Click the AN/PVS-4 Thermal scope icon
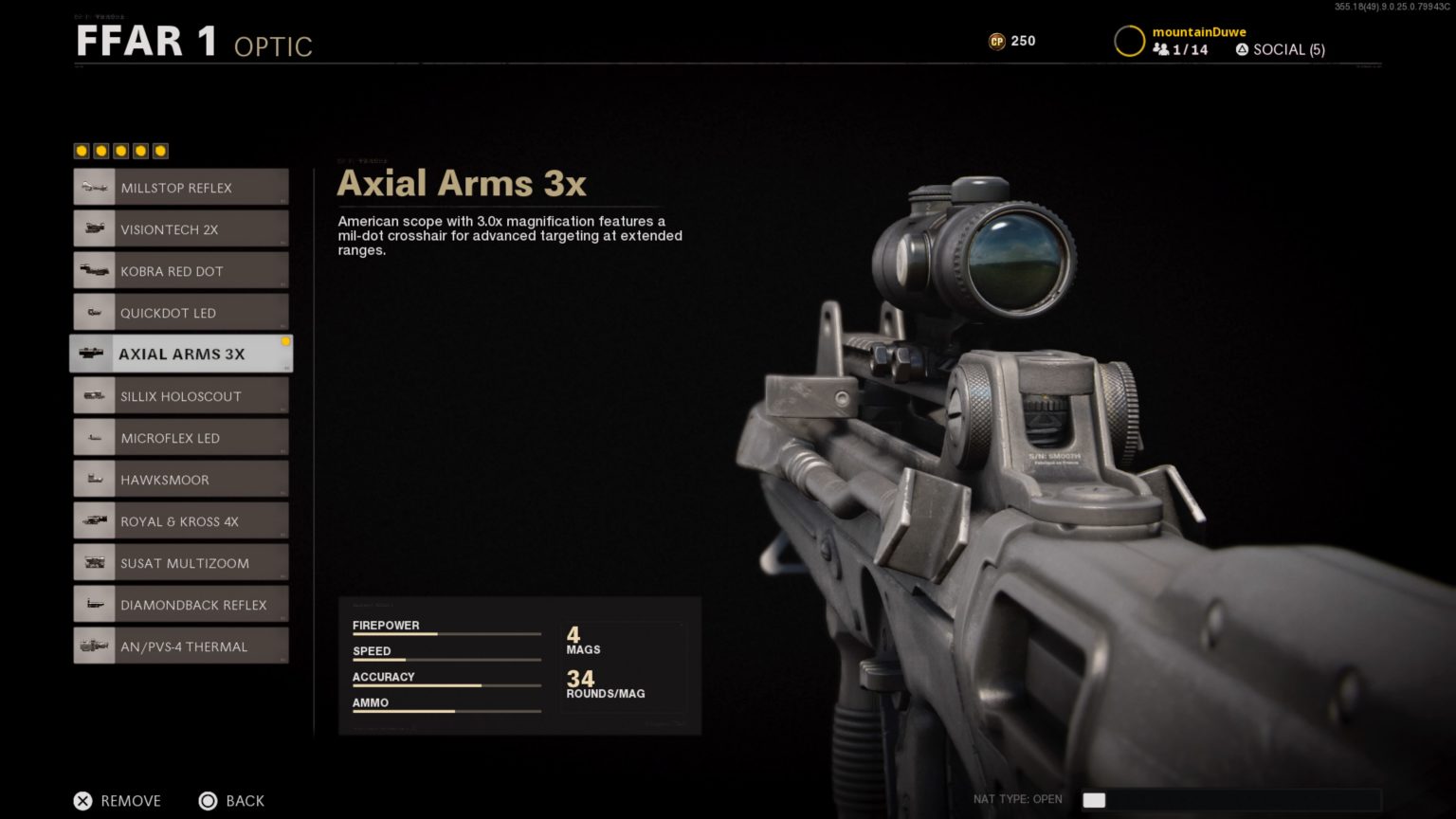This screenshot has height=819, width=1456. (94, 646)
